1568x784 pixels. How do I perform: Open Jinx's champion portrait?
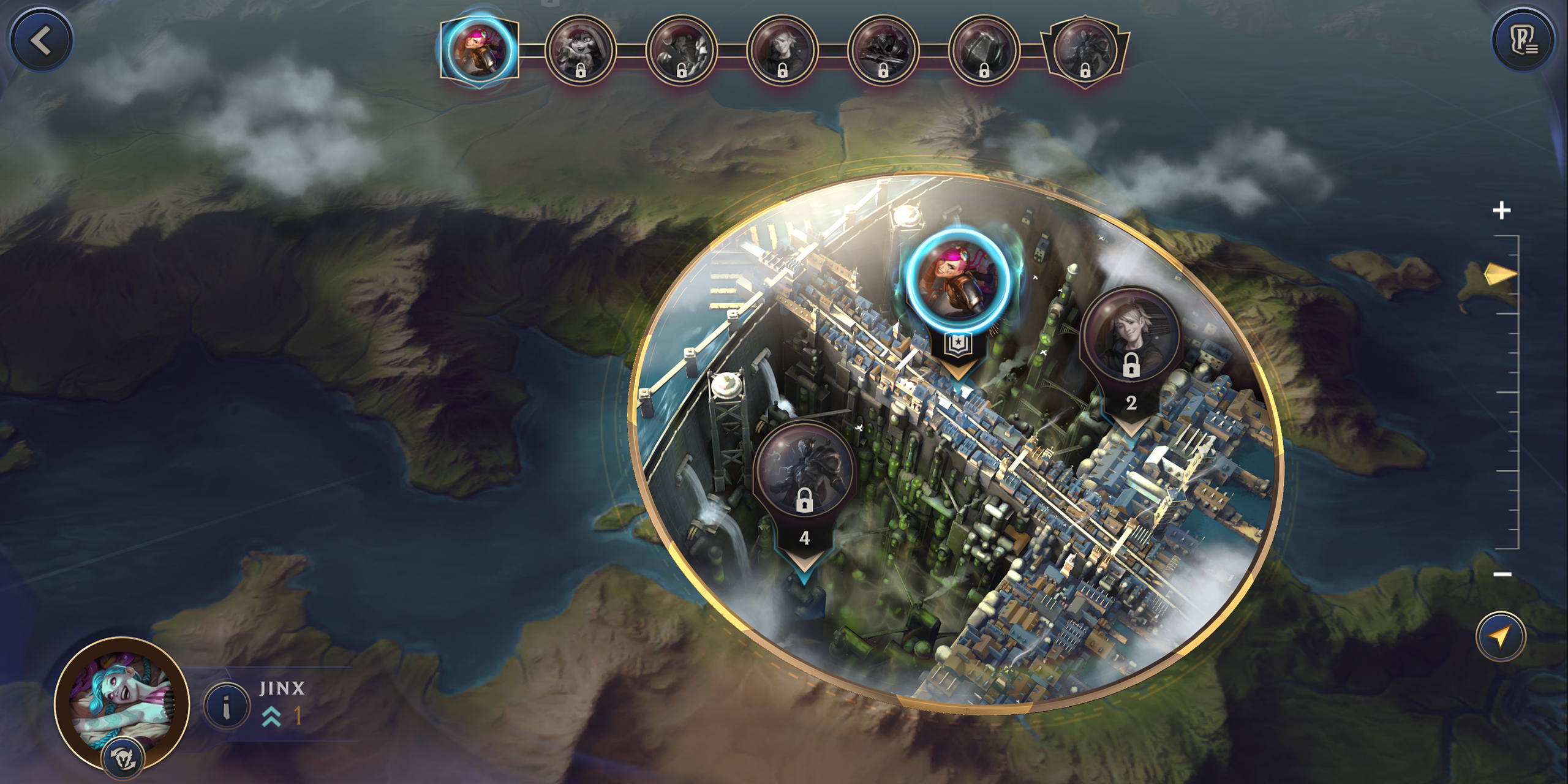pos(122,703)
